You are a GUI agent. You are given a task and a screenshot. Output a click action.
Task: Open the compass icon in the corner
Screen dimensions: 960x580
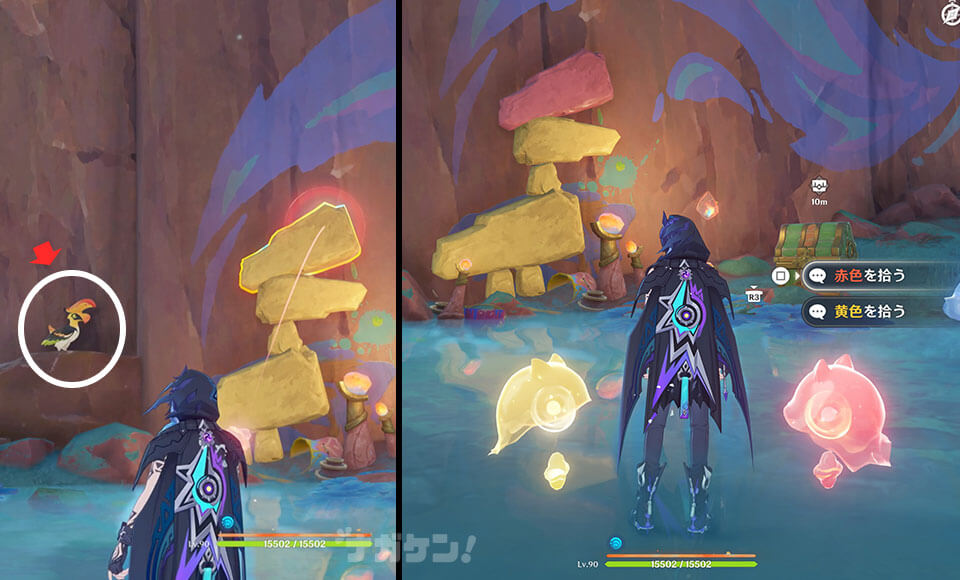pos(950,12)
